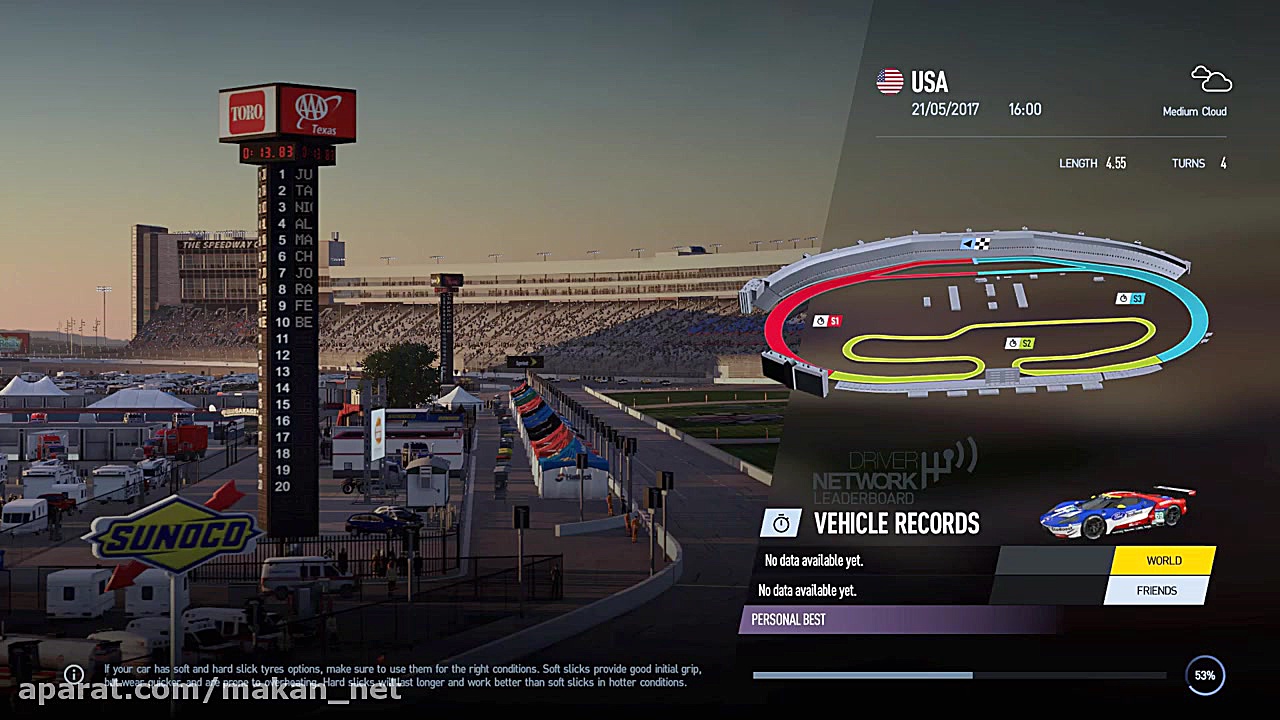Toggle the WORLD leaderboard filter

[x=1163, y=560]
